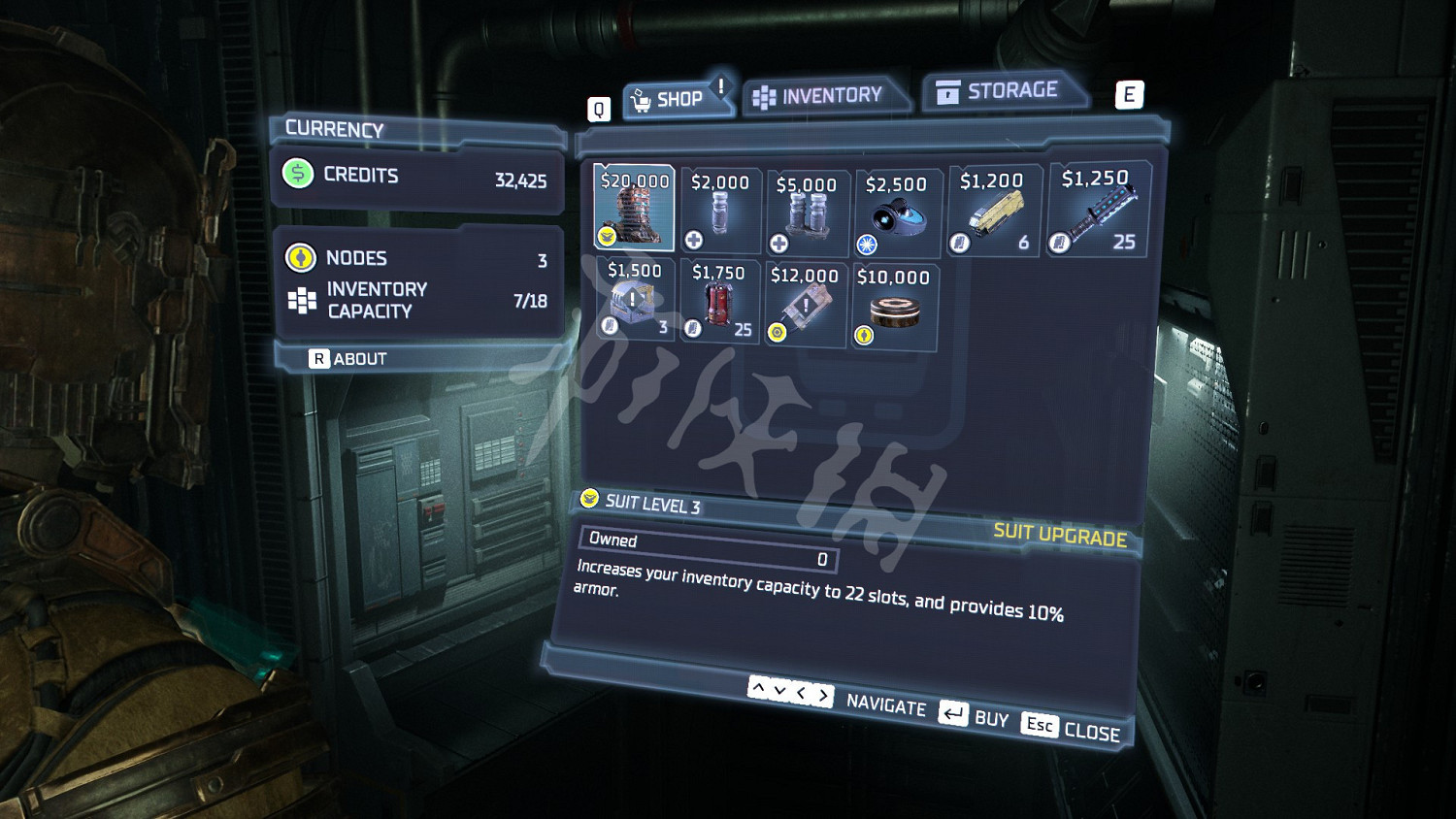Select the $2,500 stasis pack item
Viewport: 1456px width, 819px height.
[x=895, y=214]
